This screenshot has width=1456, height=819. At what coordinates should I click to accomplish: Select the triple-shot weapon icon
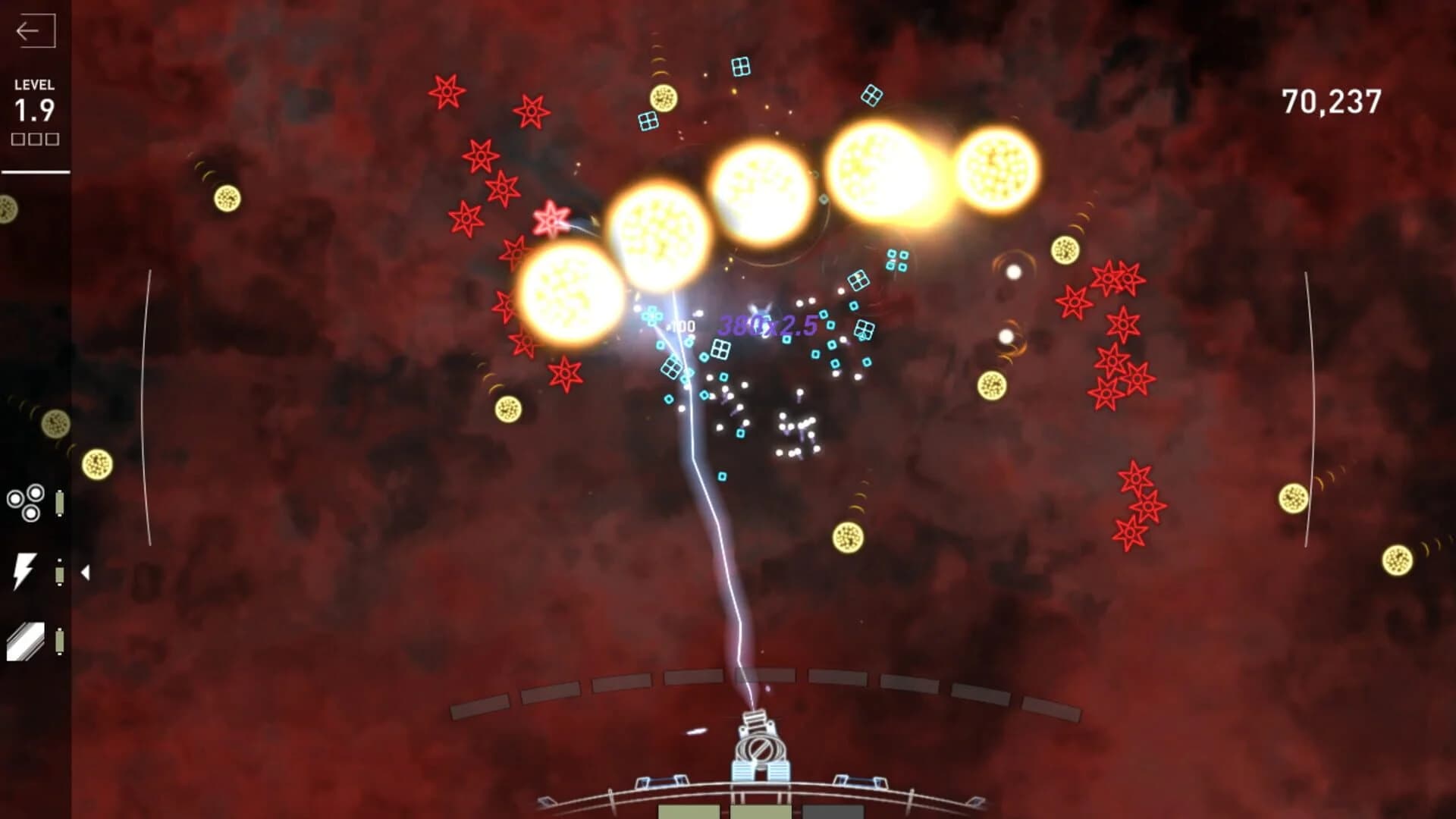pos(24,500)
